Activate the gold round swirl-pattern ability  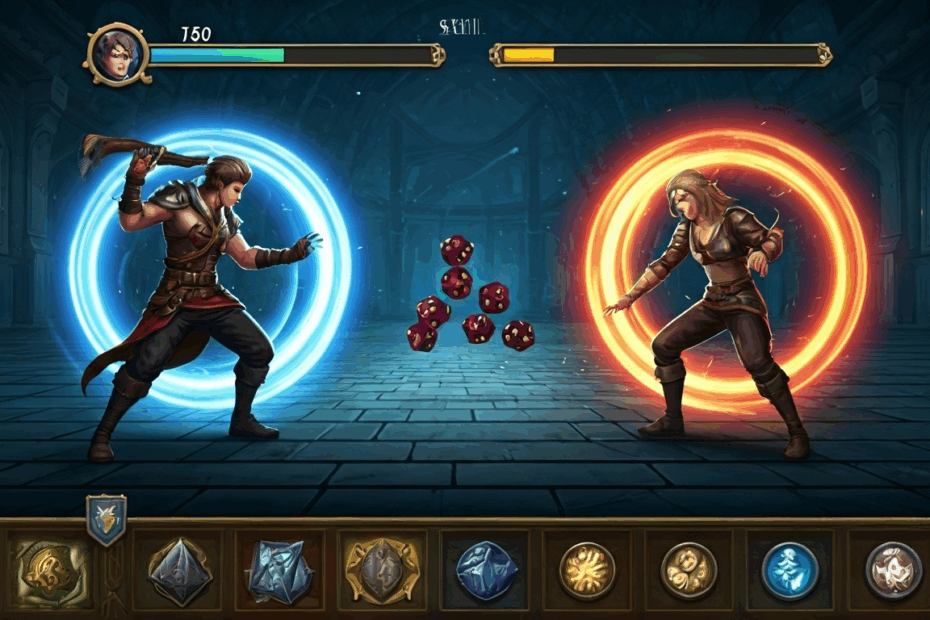tap(689, 570)
